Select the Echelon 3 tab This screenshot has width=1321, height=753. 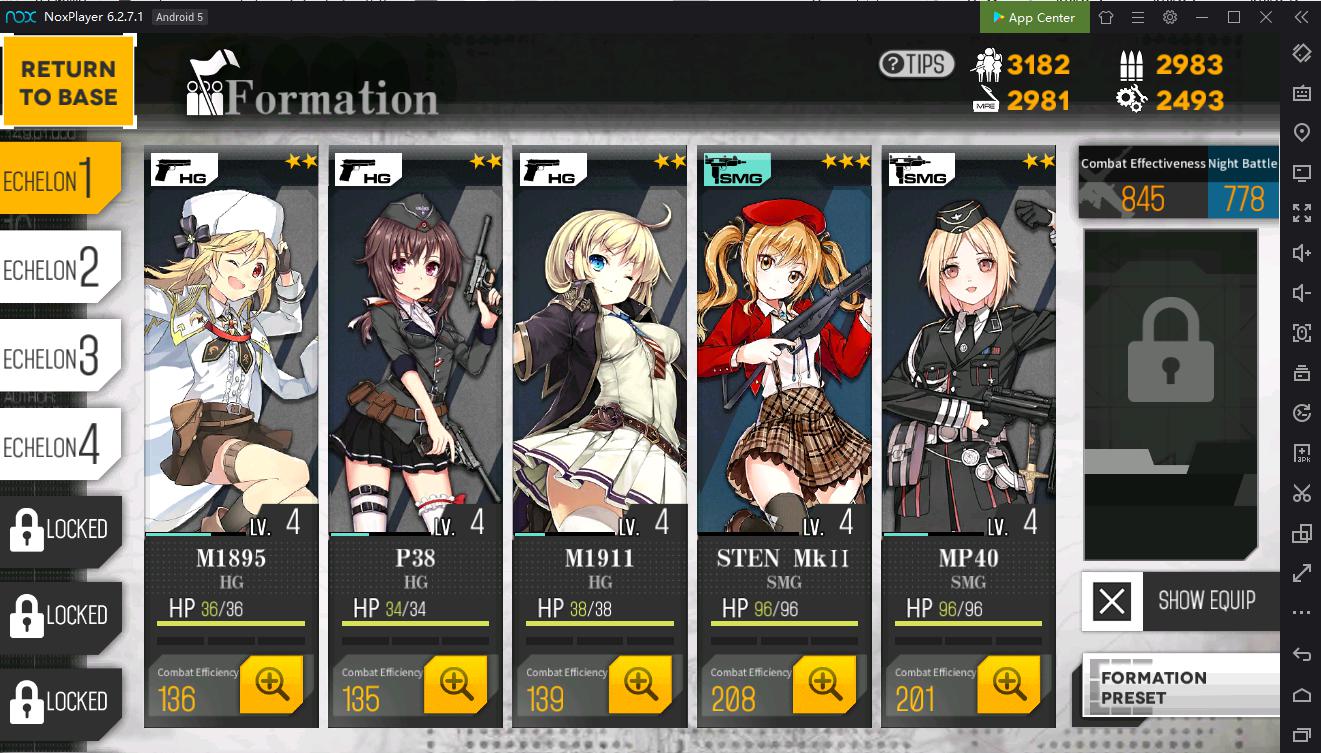[x=60, y=357]
